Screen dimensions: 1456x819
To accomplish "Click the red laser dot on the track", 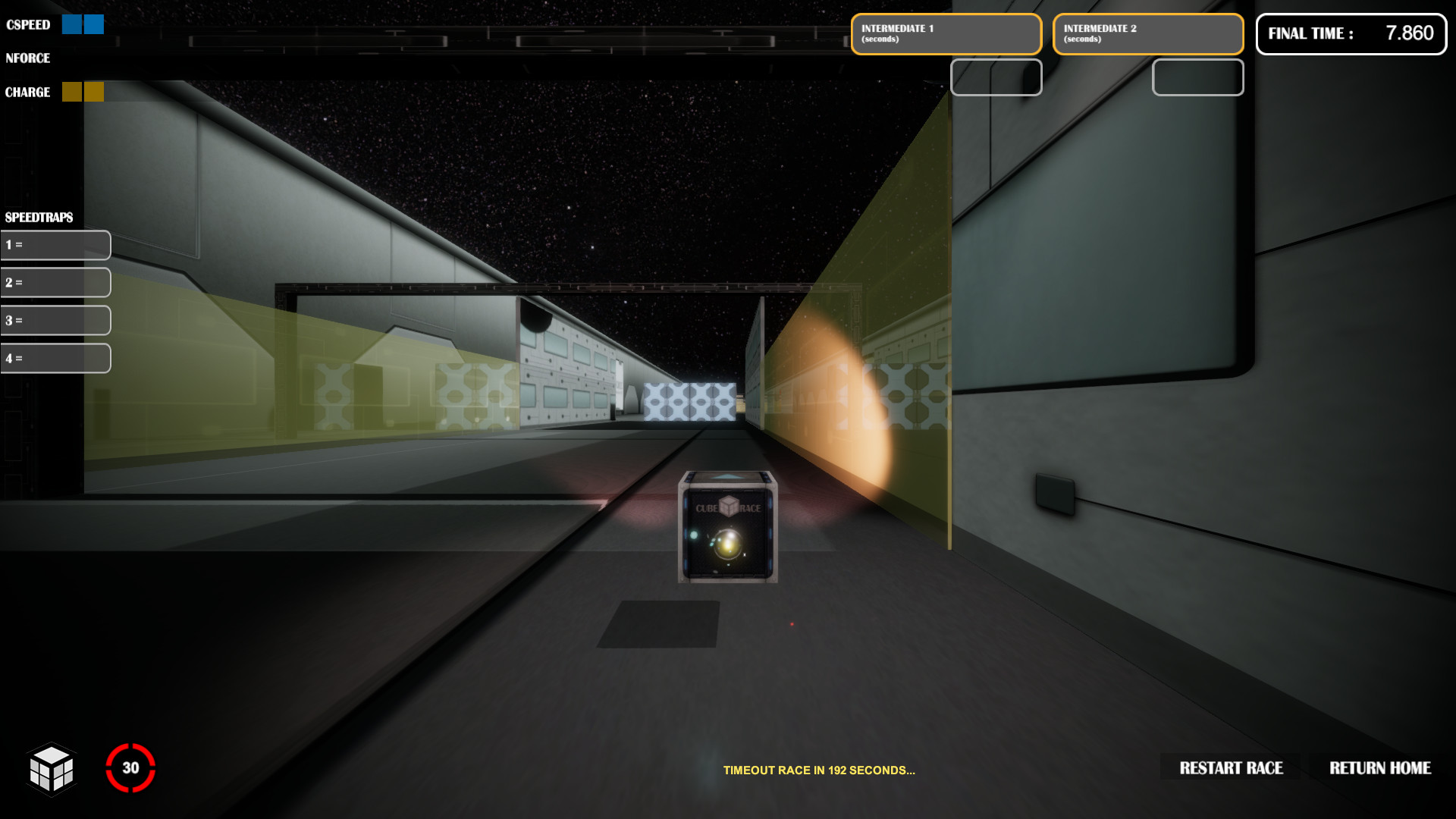I will 793,624.
